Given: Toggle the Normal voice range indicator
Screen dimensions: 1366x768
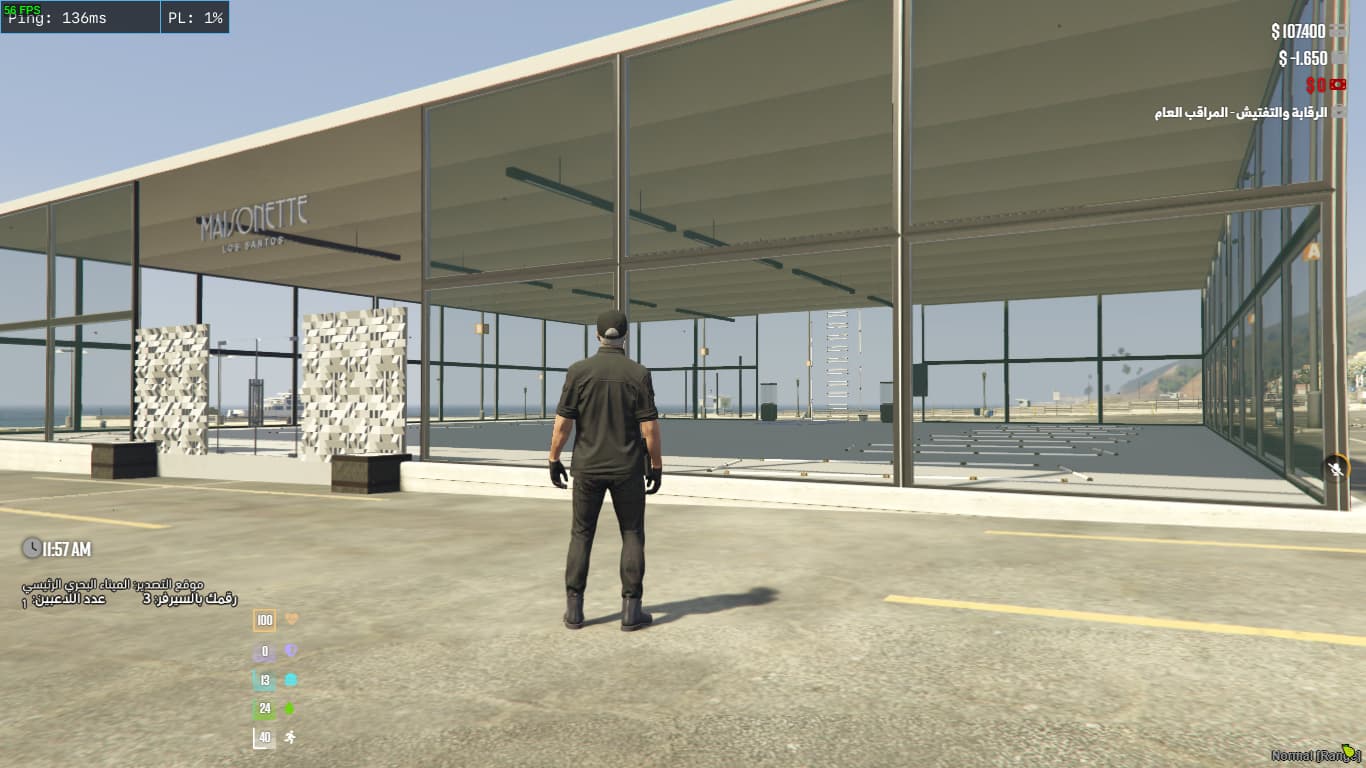Looking at the screenshot, I should 1313,757.
